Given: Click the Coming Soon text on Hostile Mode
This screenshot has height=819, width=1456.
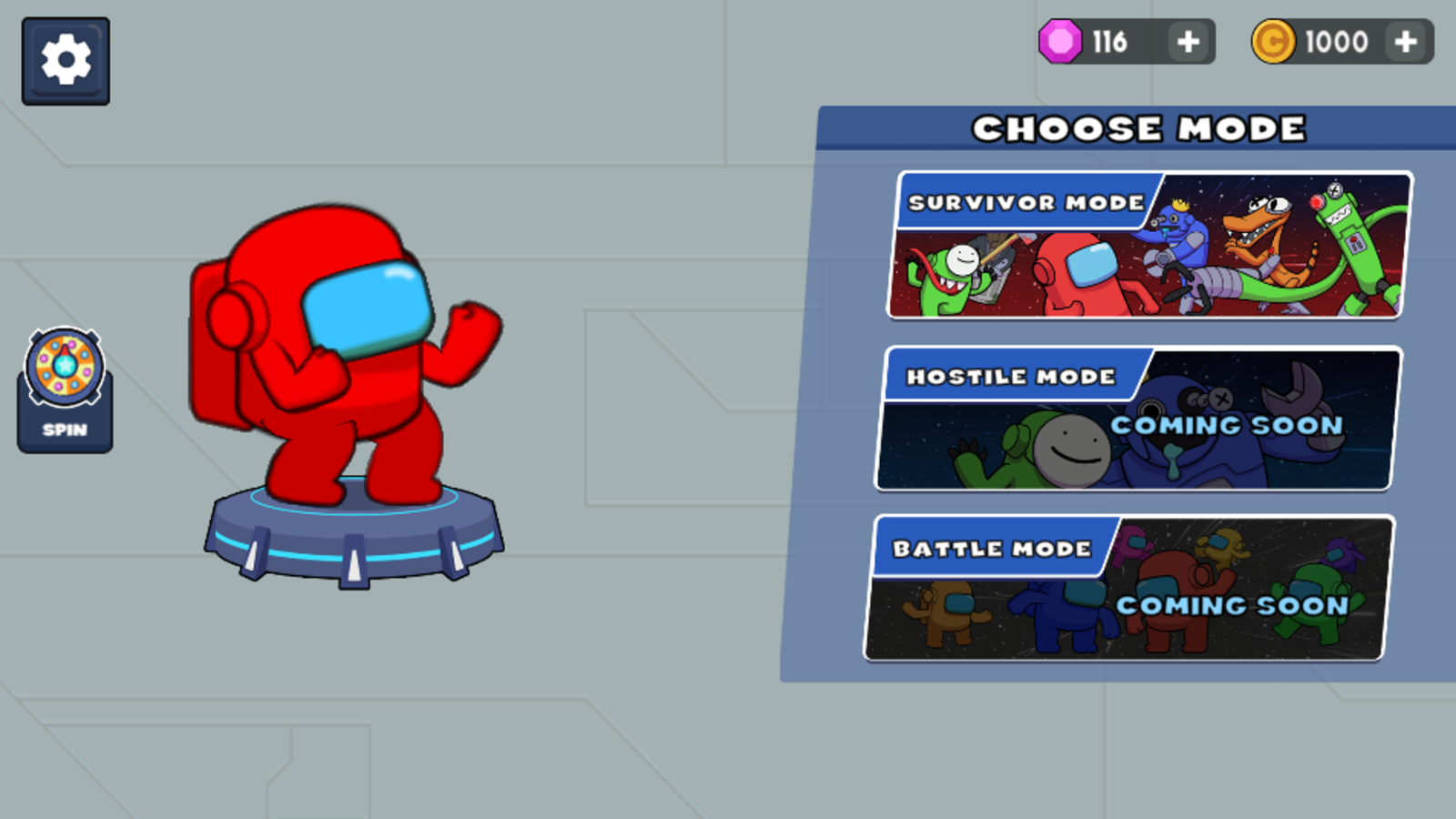Looking at the screenshot, I should click(1226, 426).
